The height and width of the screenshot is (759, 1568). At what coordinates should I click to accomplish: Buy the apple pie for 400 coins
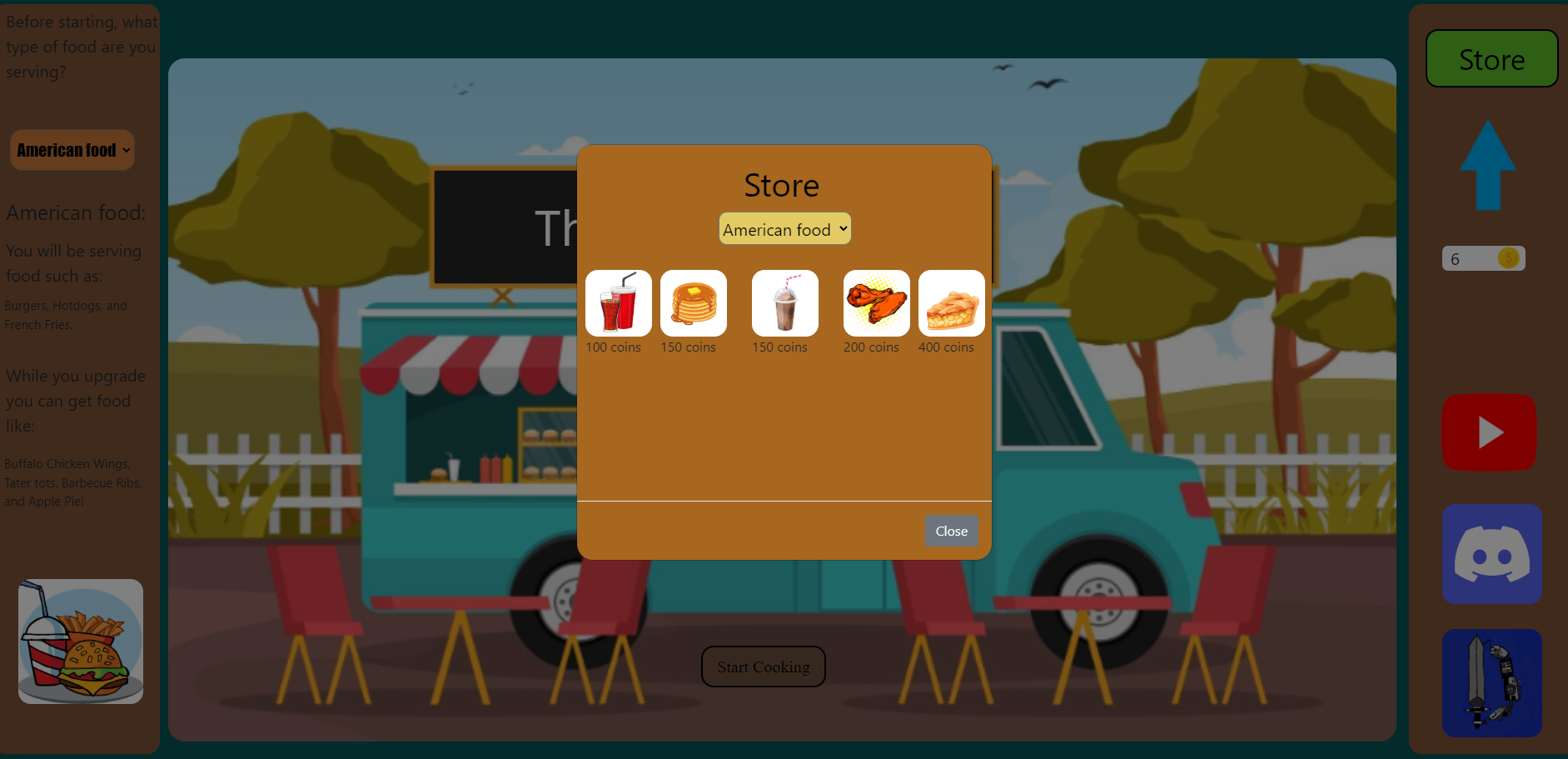(x=951, y=303)
